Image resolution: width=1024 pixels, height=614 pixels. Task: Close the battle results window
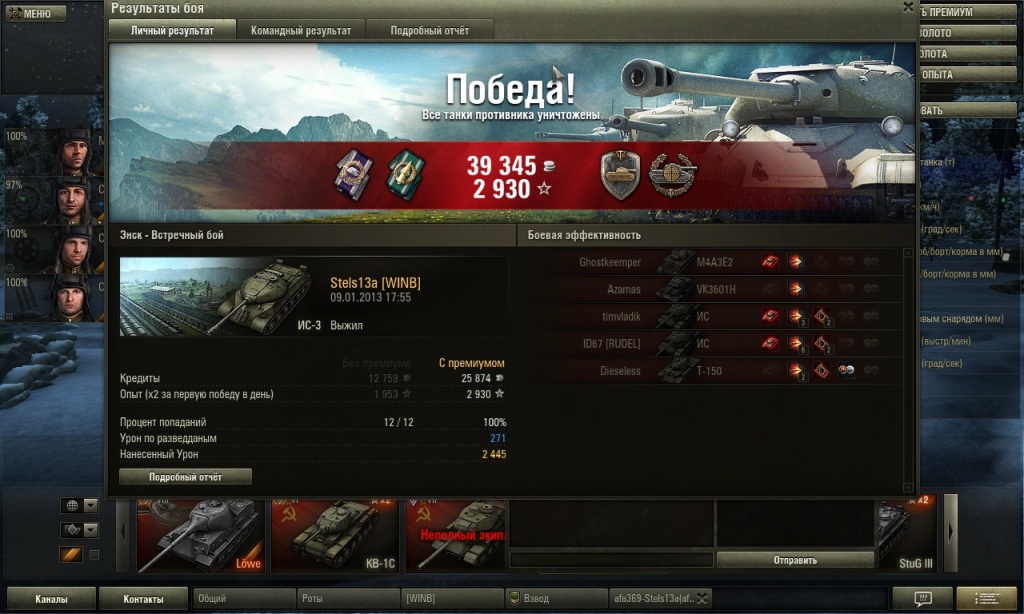click(908, 7)
